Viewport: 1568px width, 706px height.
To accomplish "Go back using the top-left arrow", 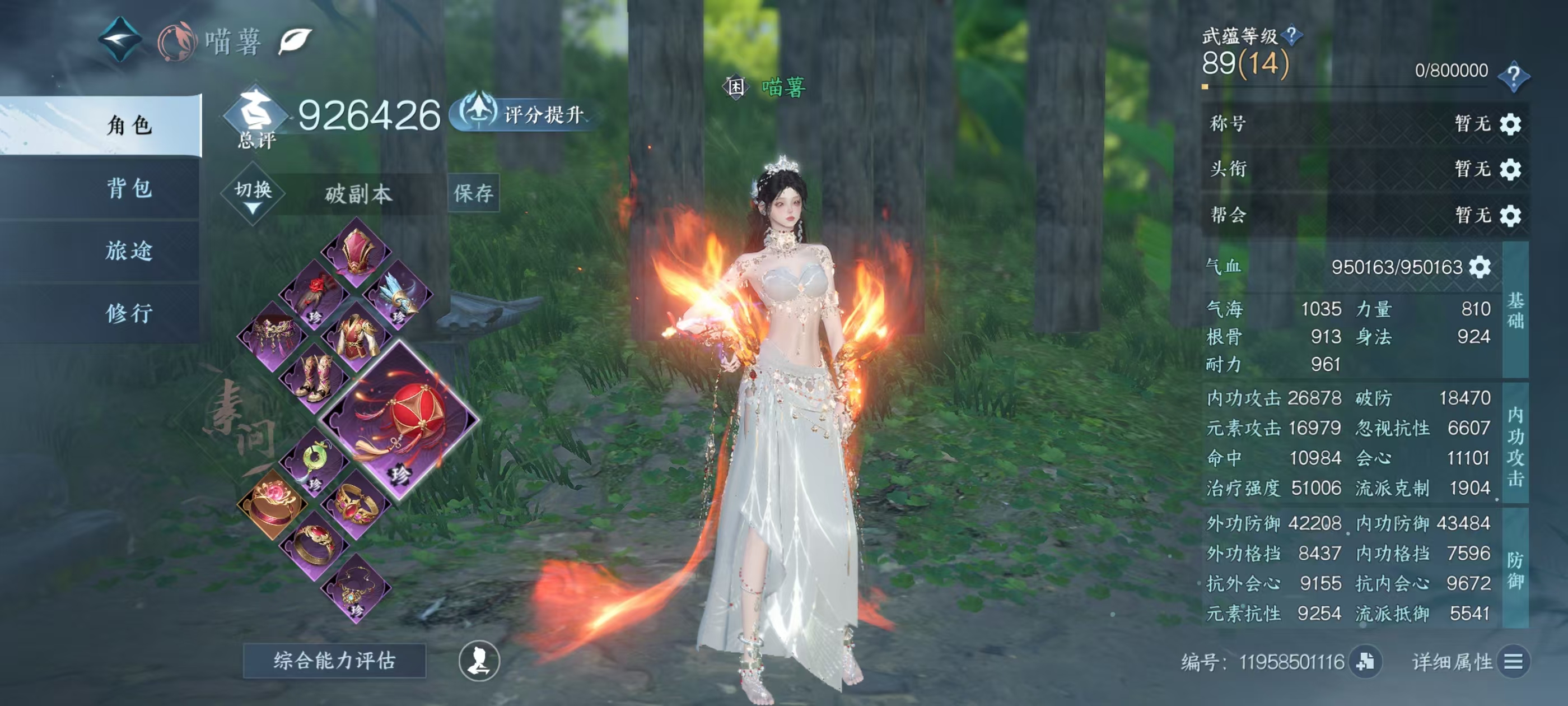I will [x=120, y=39].
